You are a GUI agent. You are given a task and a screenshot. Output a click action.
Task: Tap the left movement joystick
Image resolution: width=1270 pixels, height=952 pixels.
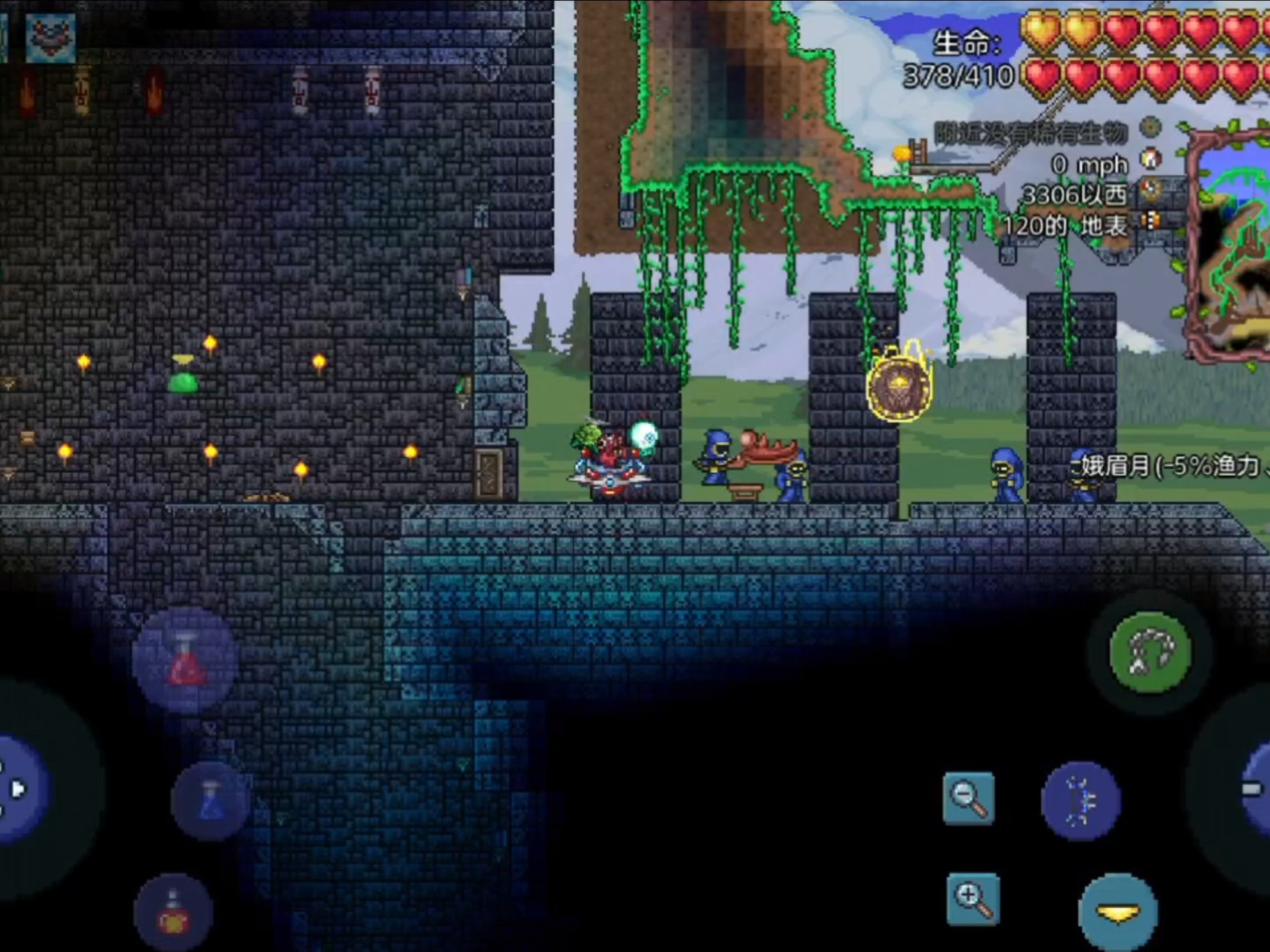(20, 788)
